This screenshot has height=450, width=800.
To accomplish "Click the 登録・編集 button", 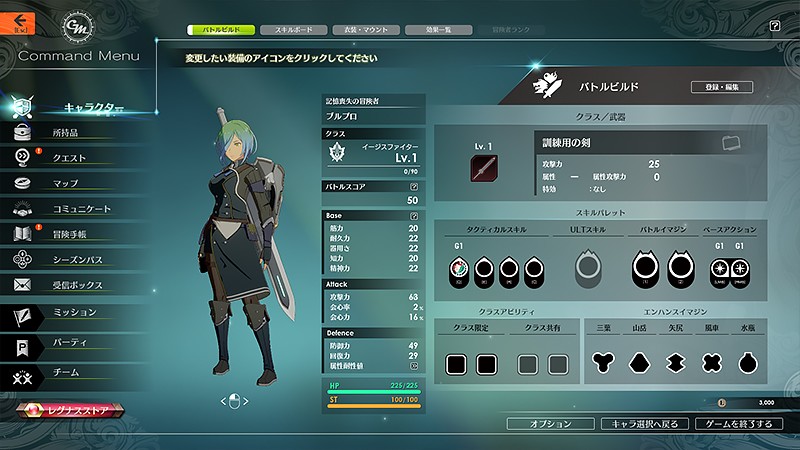I will [x=721, y=88].
